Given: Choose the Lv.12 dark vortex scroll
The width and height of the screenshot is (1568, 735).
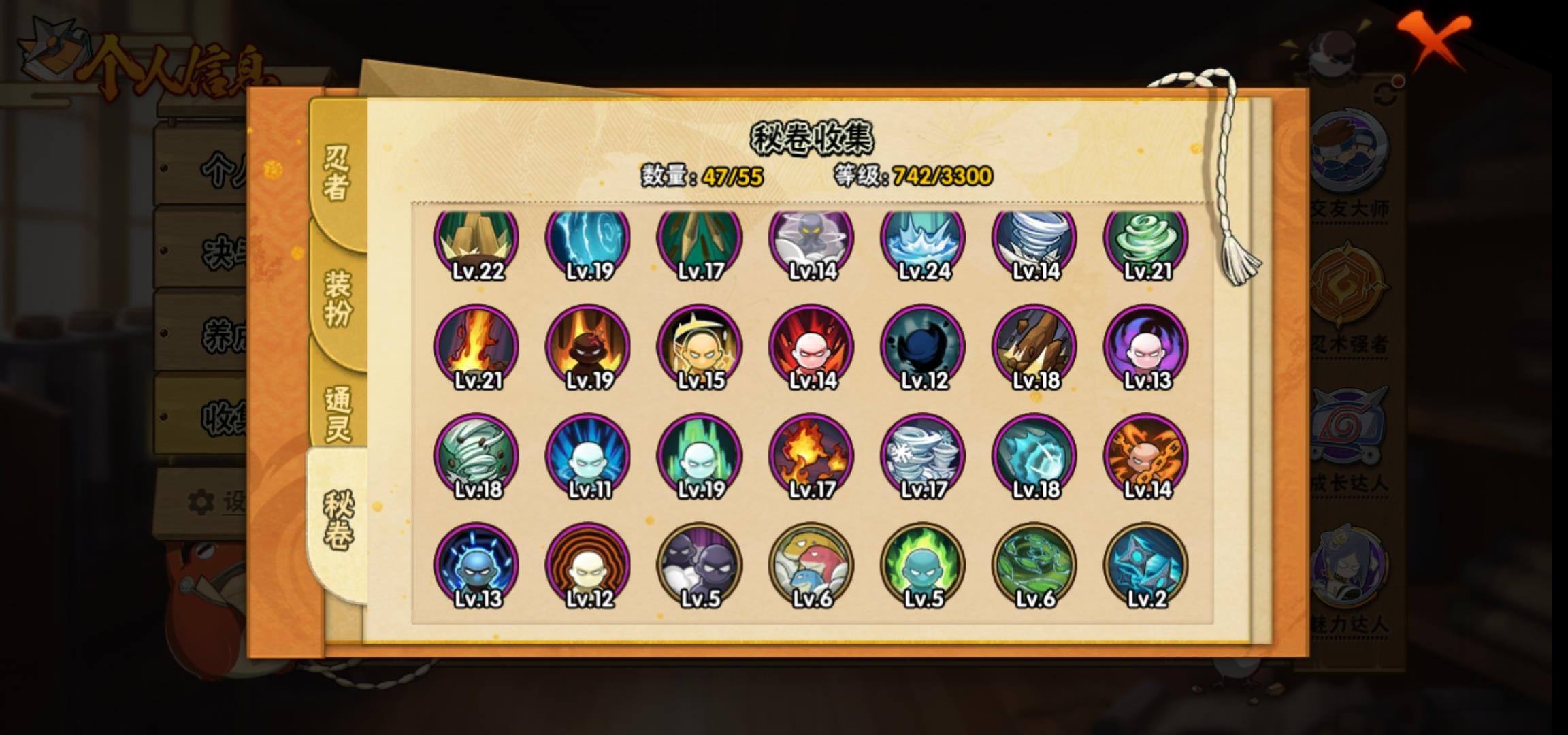Looking at the screenshot, I should click(923, 347).
